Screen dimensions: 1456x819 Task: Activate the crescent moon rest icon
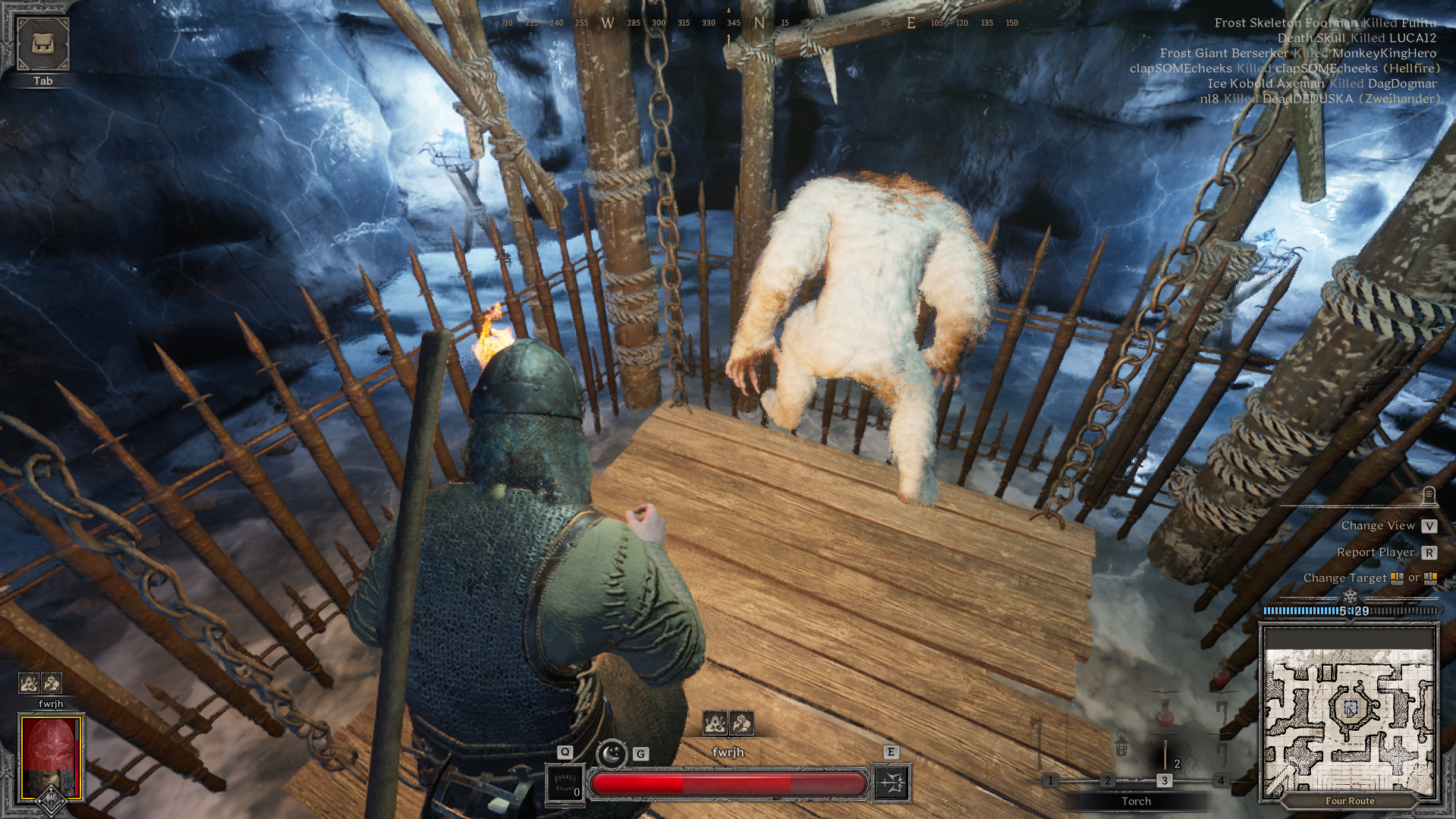[611, 754]
